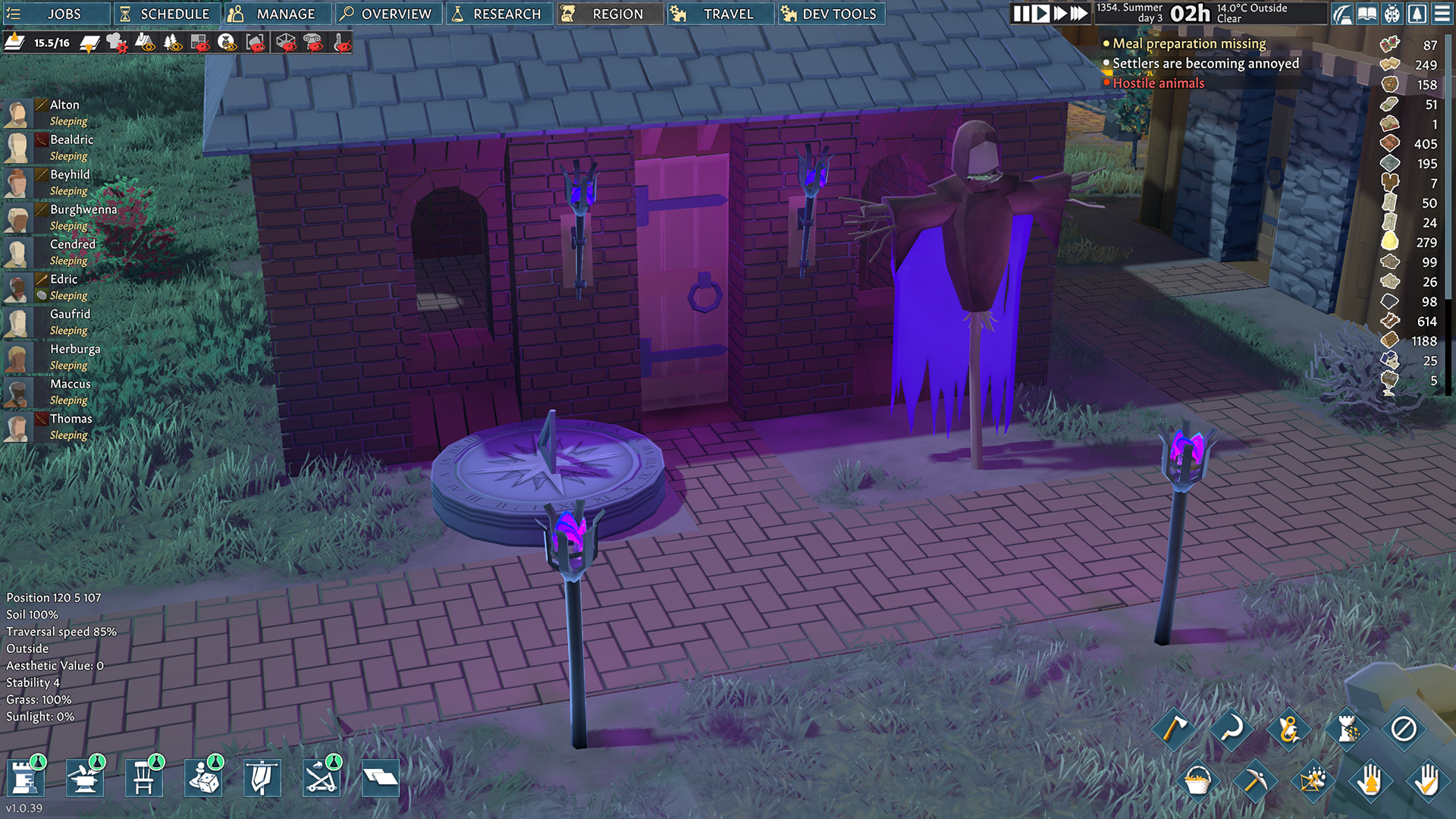Open the castle tower build category
The width and height of the screenshot is (1456, 819).
pos(25,778)
